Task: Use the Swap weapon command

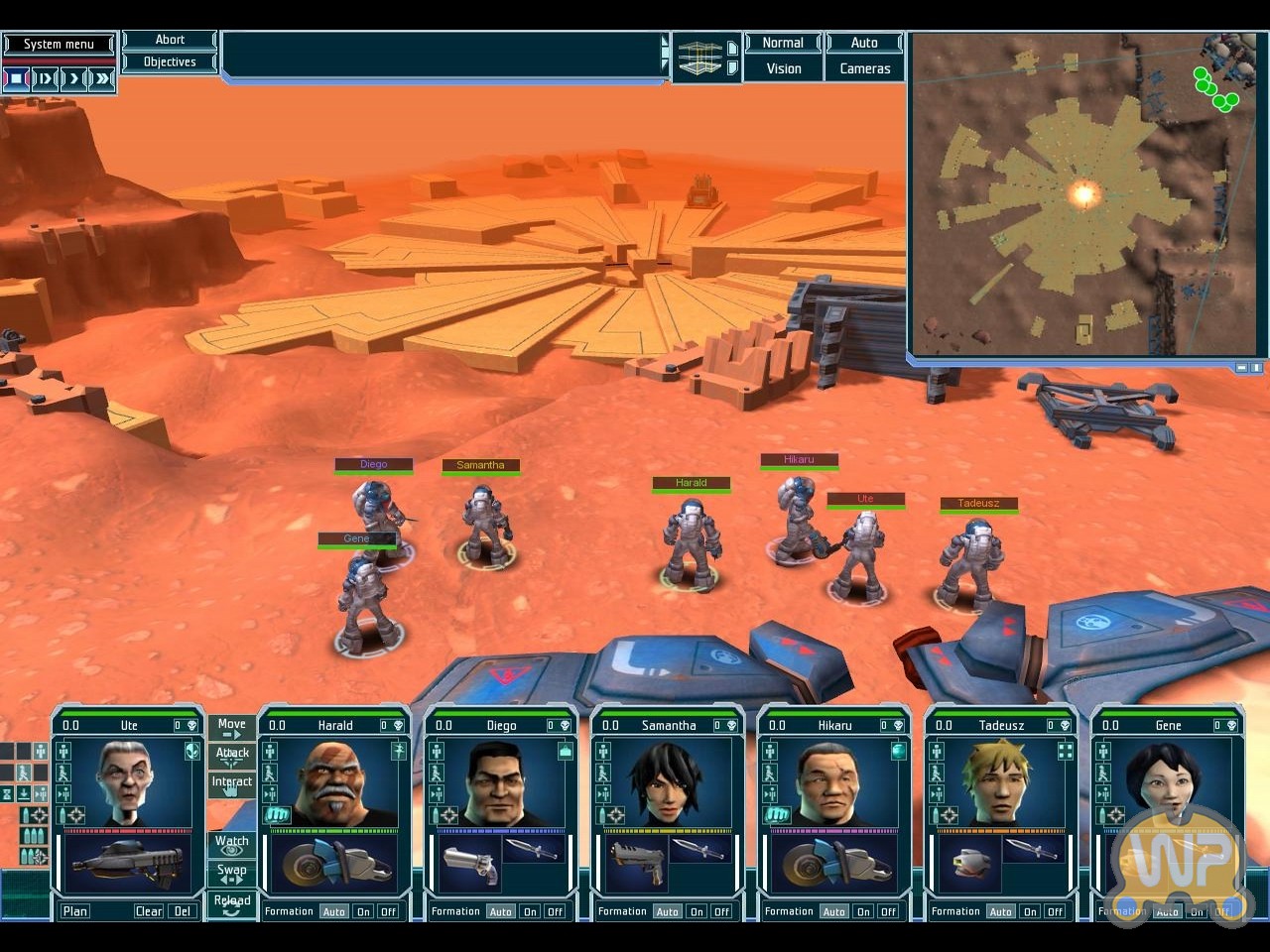Action: pyautogui.click(x=231, y=874)
